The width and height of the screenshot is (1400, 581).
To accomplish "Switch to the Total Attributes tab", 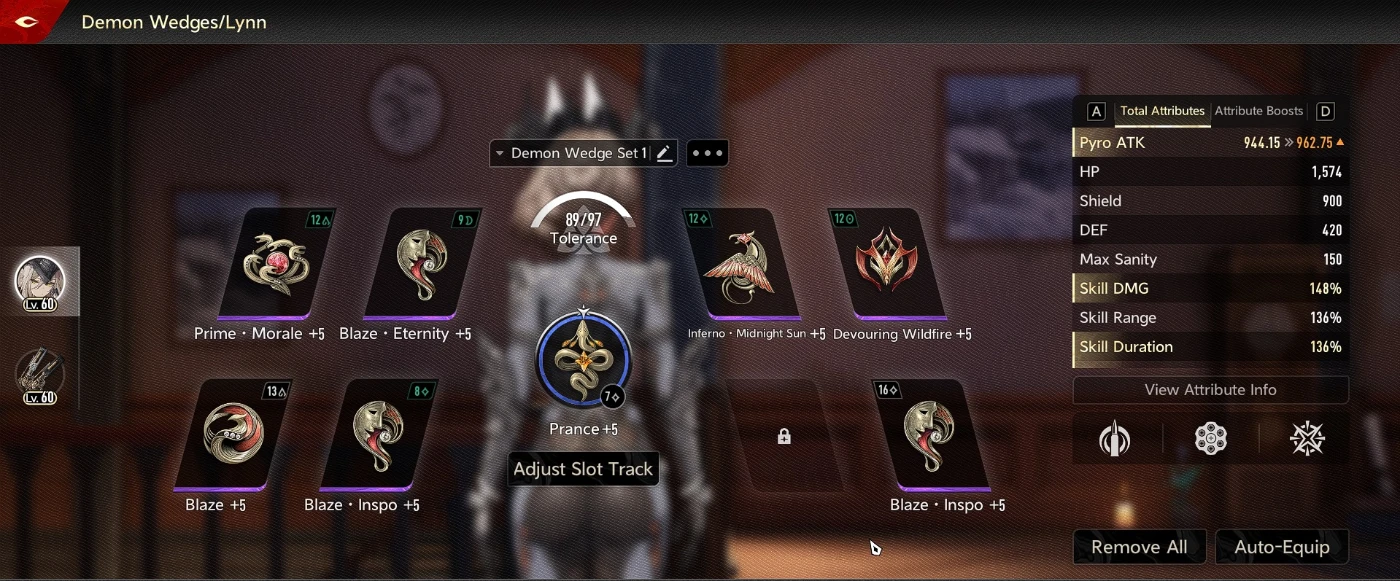I will point(1161,111).
